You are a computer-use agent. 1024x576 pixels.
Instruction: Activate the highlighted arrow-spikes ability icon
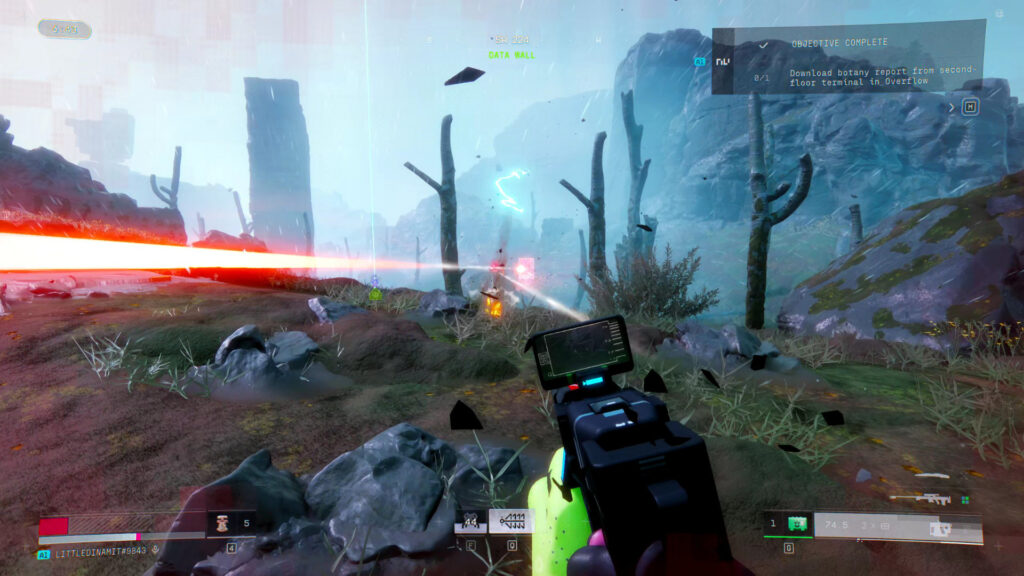click(x=511, y=521)
